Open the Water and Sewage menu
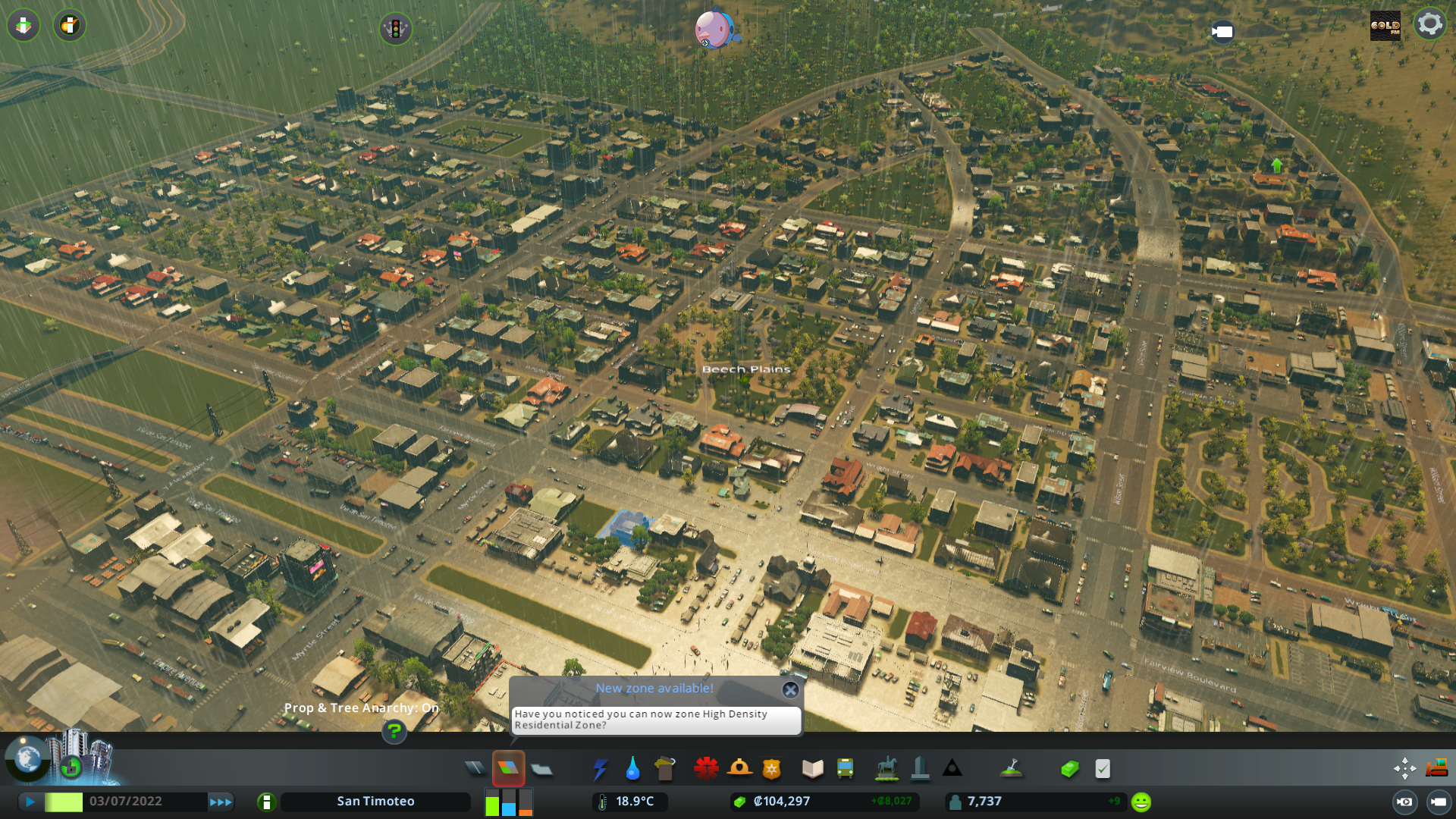Image resolution: width=1456 pixels, height=819 pixels. 633,768
